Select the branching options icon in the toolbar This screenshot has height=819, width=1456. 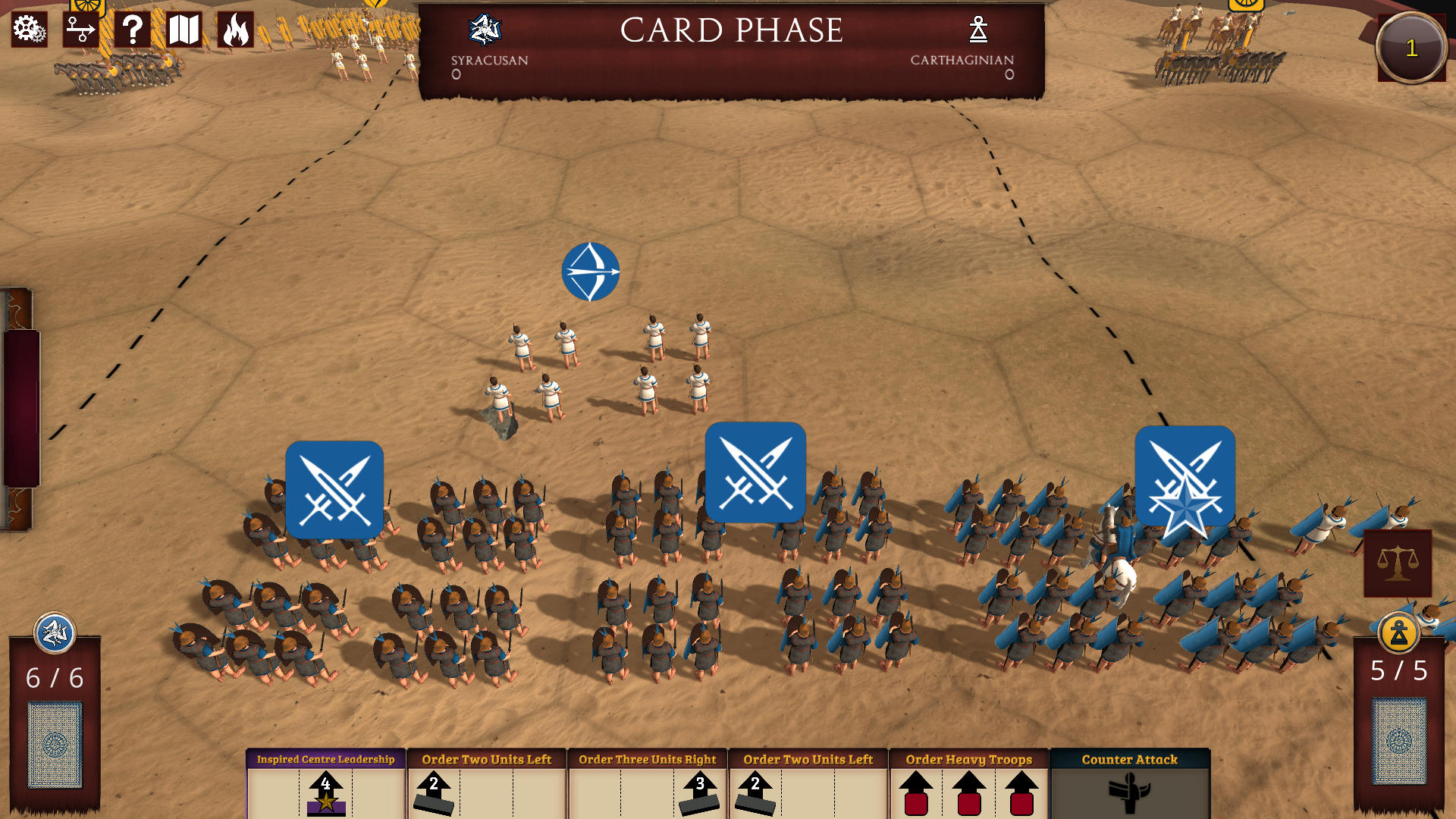pyautogui.click(x=81, y=31)
